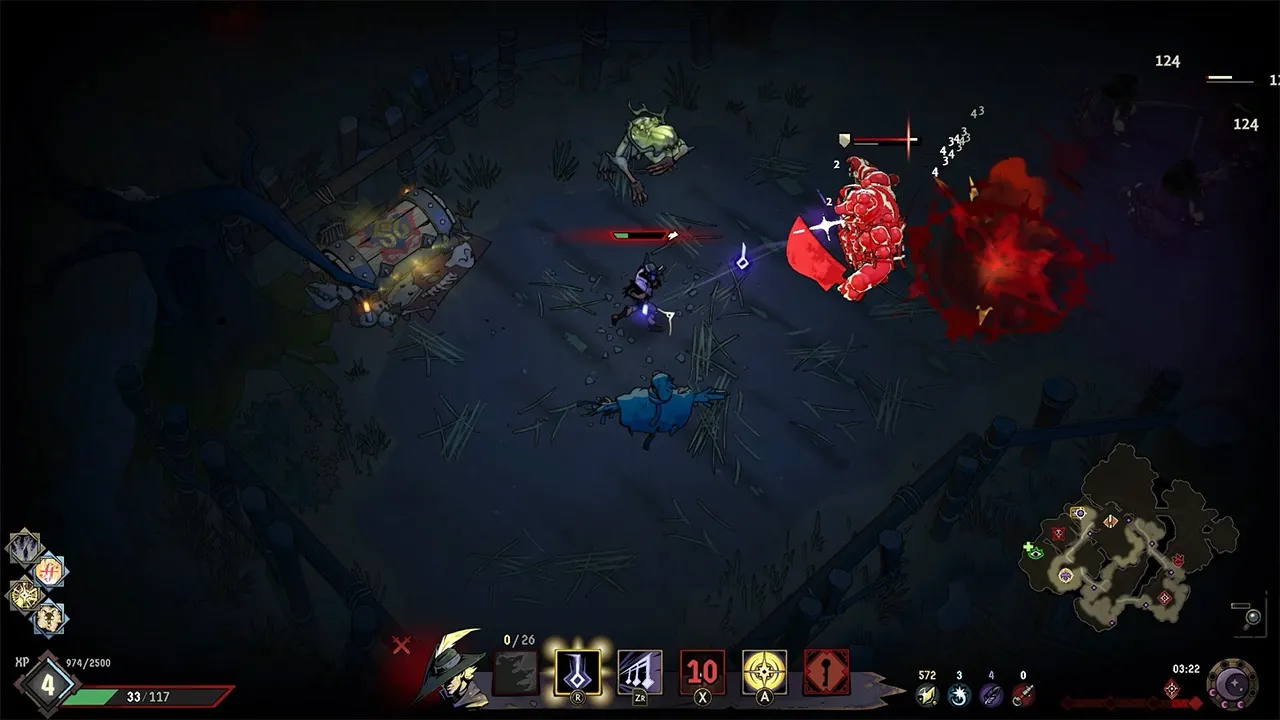
Task: Click the red ability showing 10 charges
Action: click(x=701, y=670)
